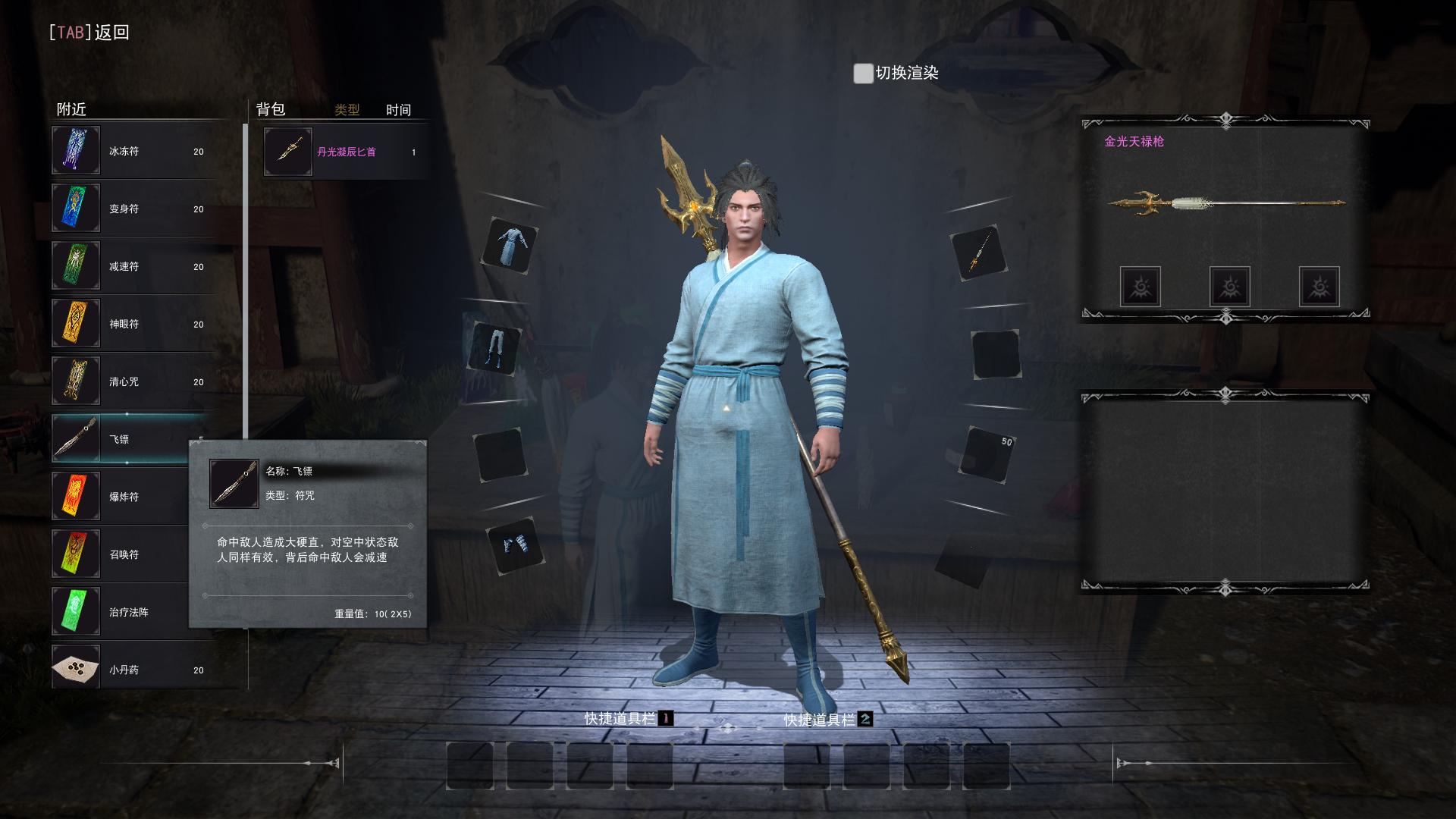Screen dimensions: 1456x819
Task: Select the equipped trousers slot
Action: tap(497, 349)
